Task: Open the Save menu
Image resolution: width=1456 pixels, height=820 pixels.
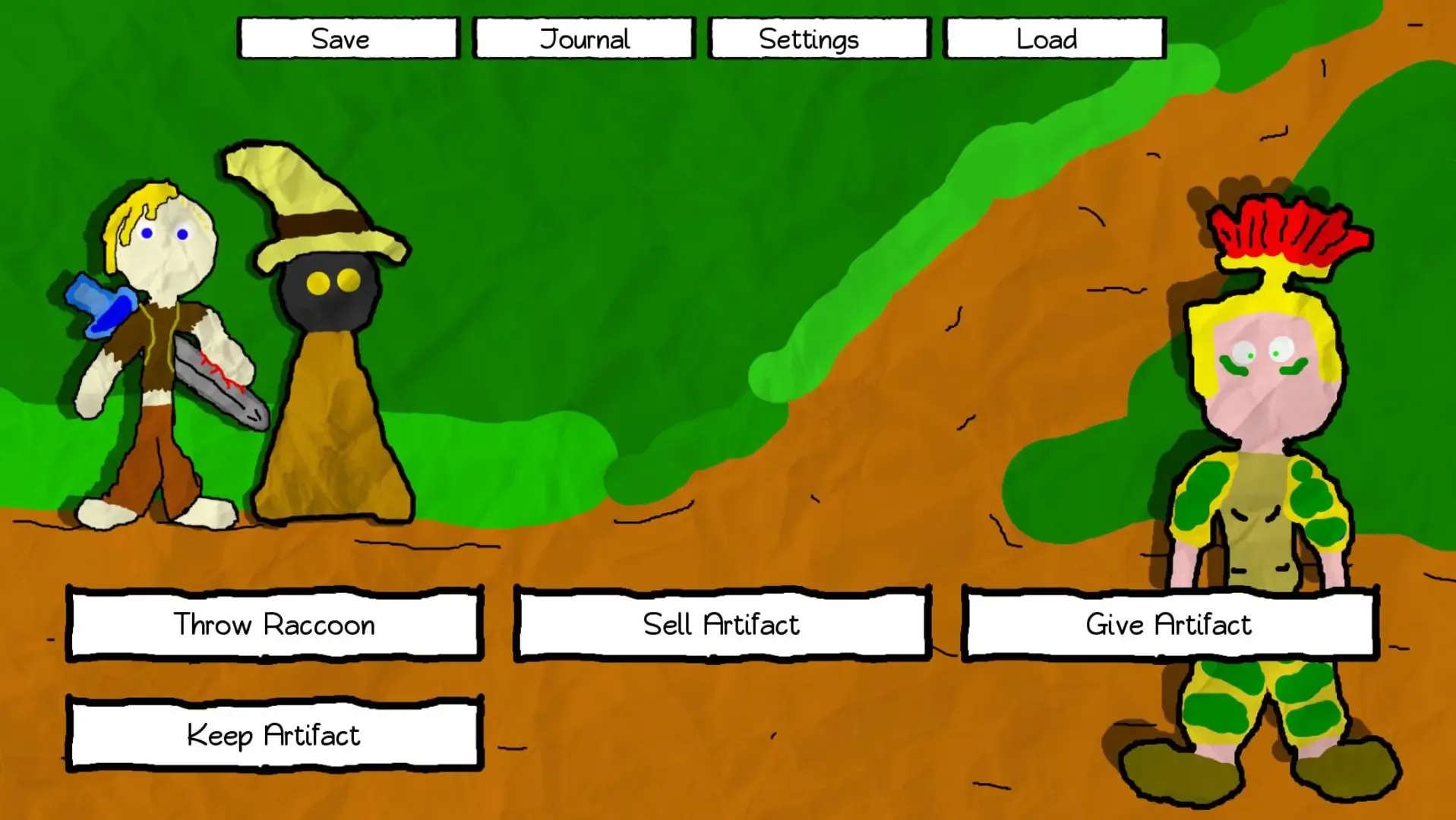Action: point(346,38)
